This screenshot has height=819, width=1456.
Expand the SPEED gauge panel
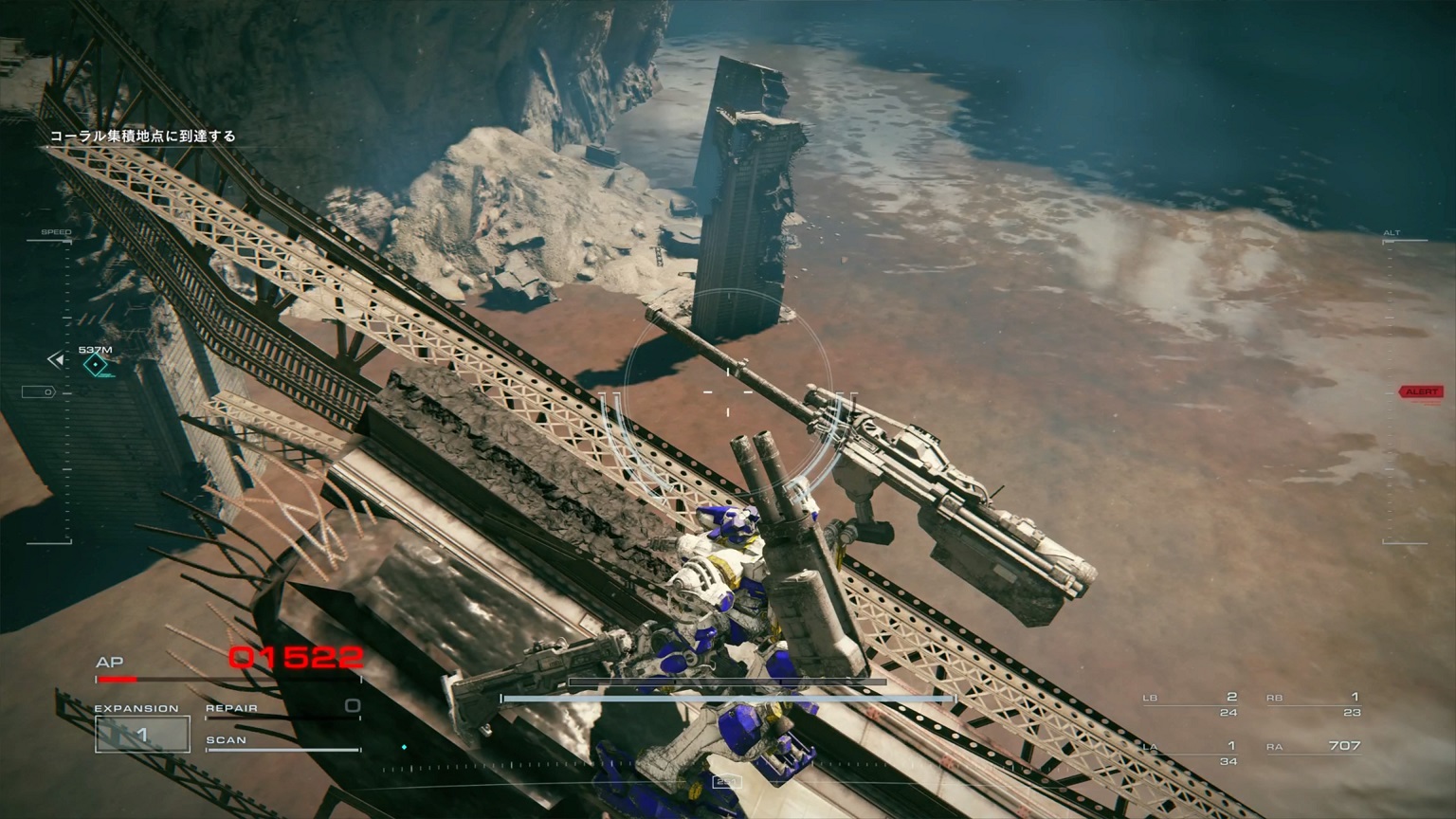57,230
